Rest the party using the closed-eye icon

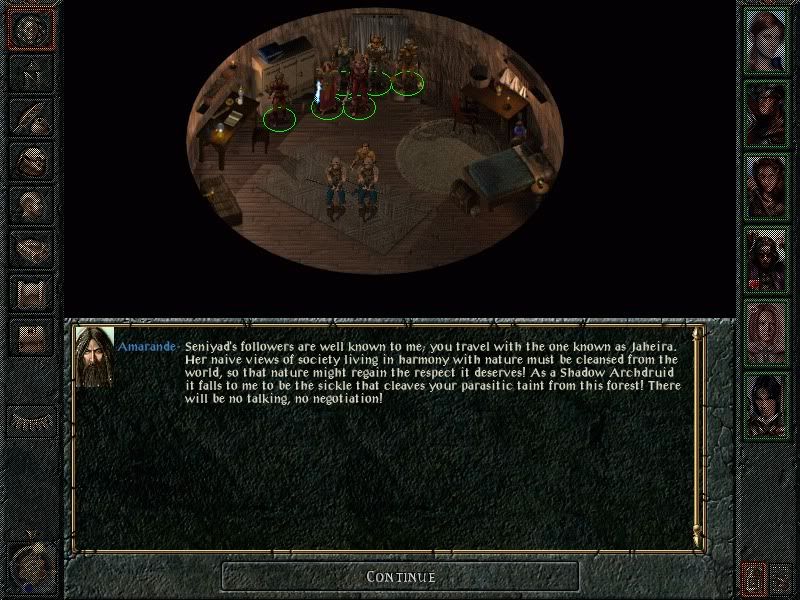pos(31,417)
